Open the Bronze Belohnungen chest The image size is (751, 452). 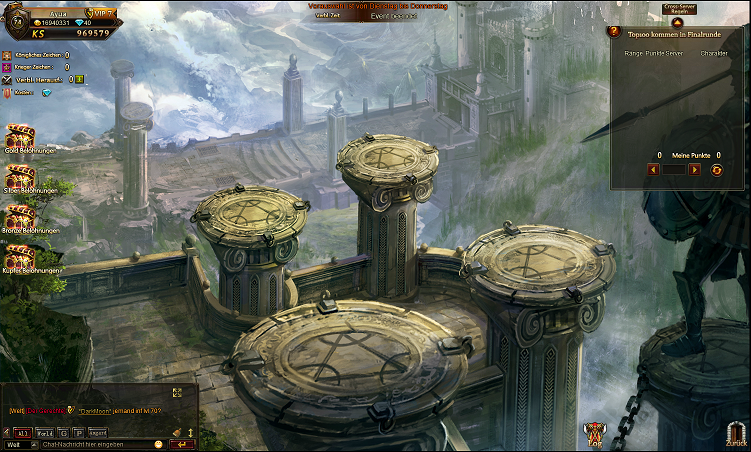tap(20, 217)
